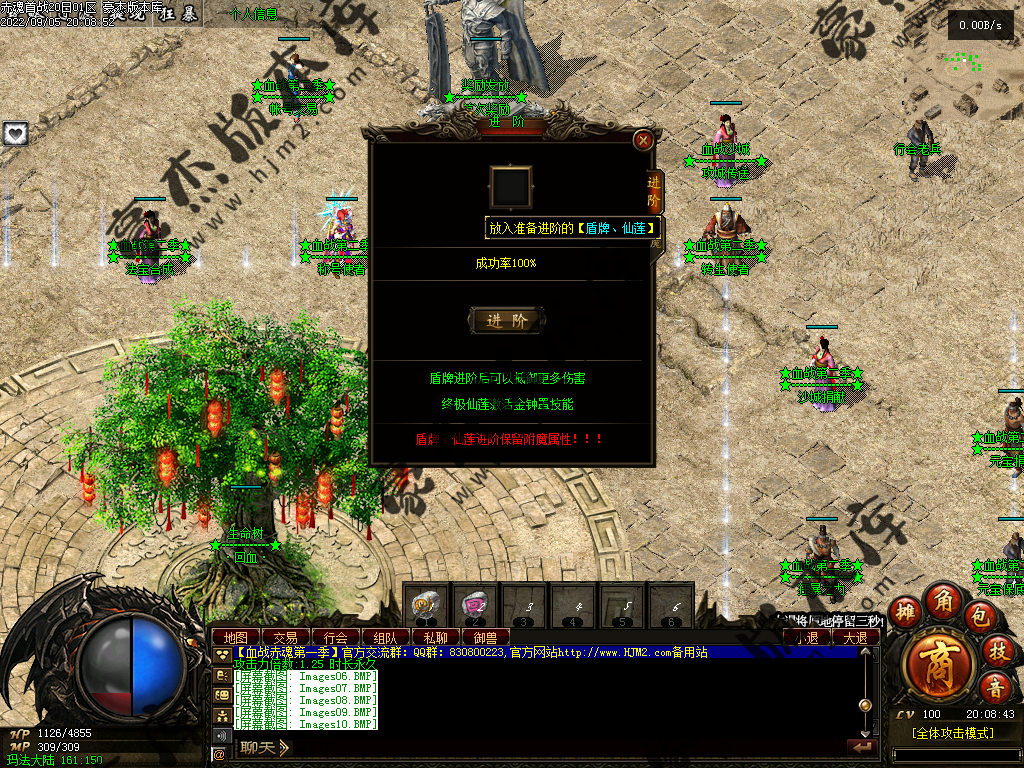Click the 进阶 upgrade button

[x=507, y=320]
